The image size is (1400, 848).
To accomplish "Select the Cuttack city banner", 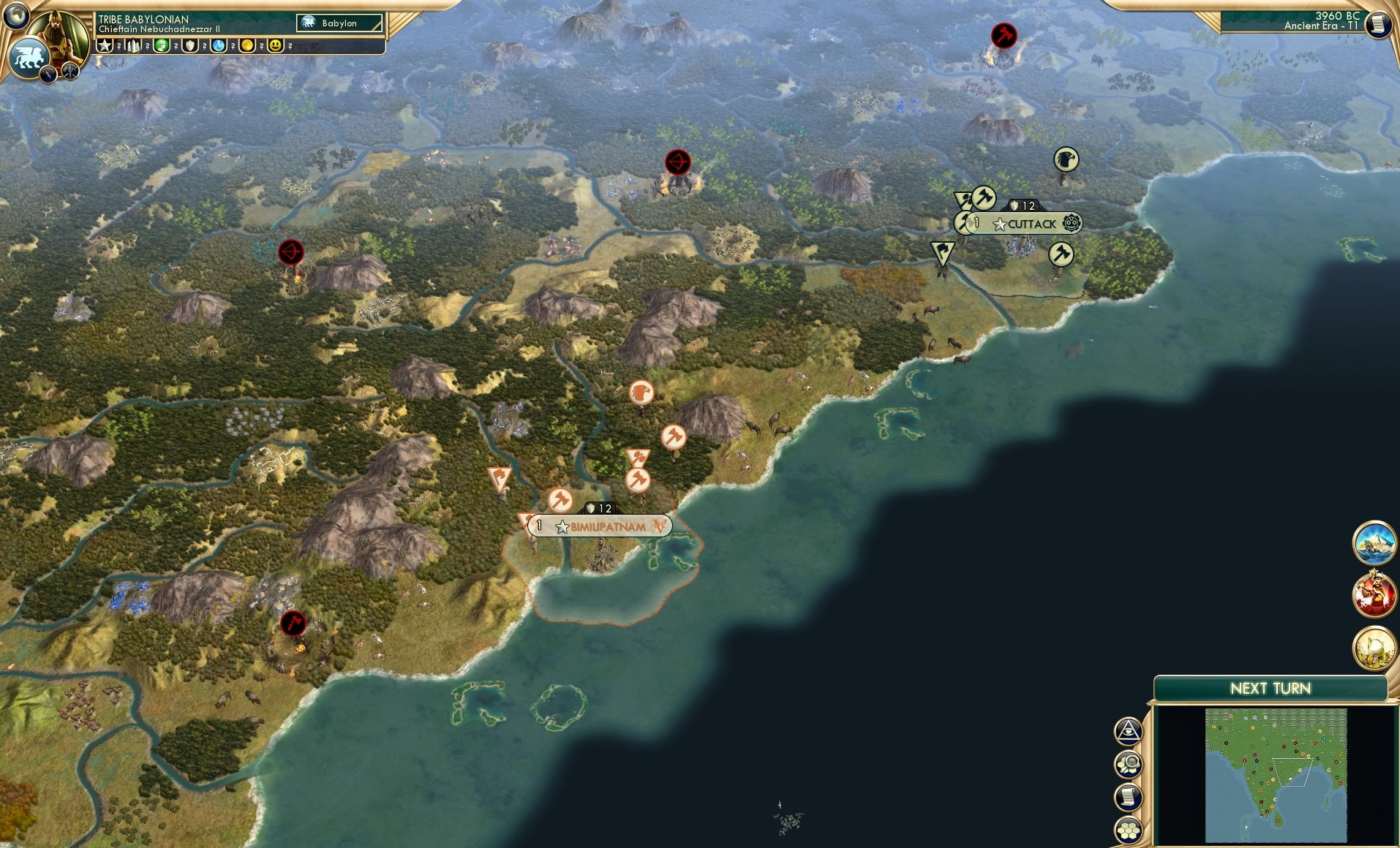I will 1031,224.
